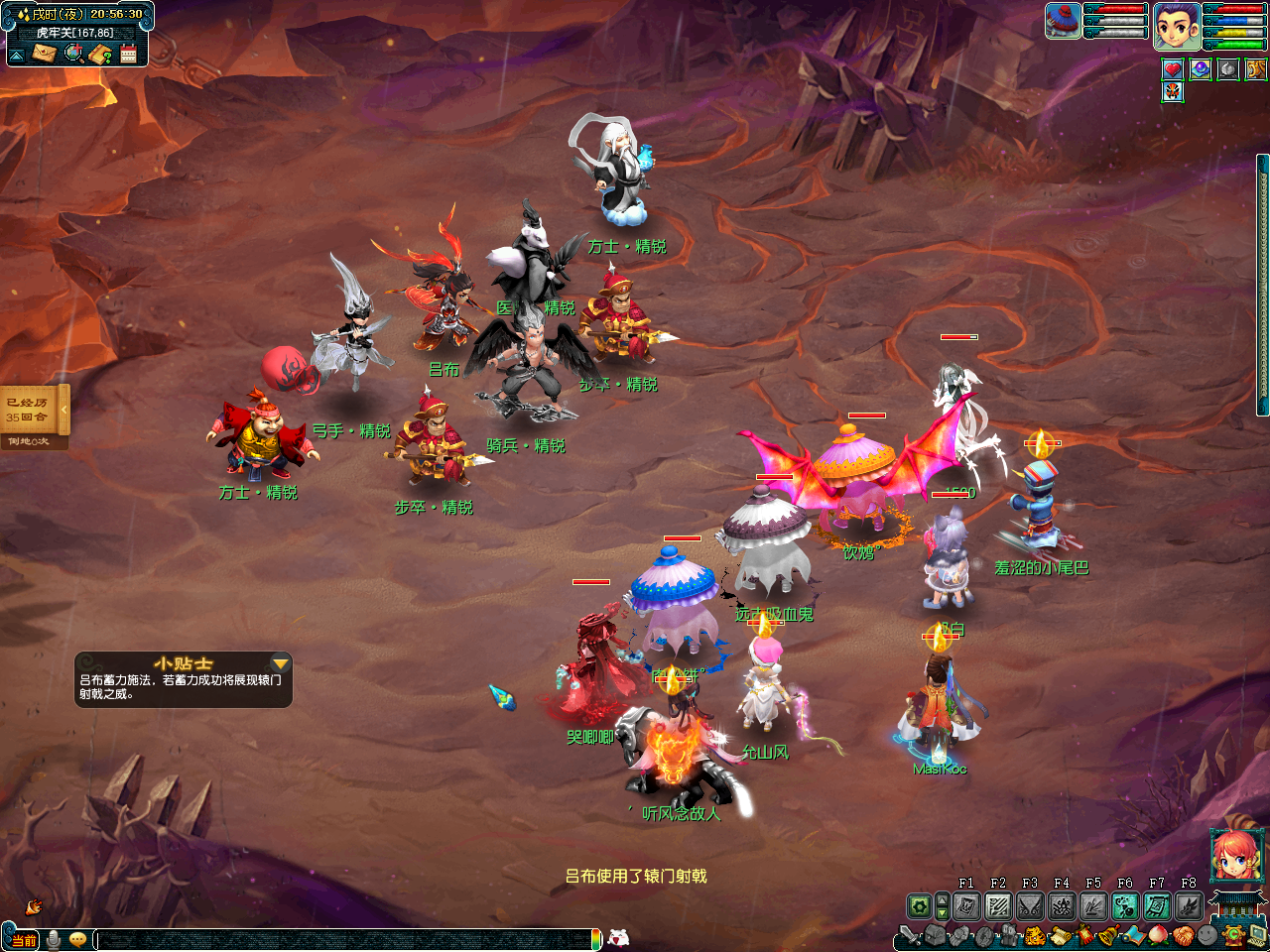Open the world map magnifier icon
The image size is (1270, 952).
click(73, 54)
